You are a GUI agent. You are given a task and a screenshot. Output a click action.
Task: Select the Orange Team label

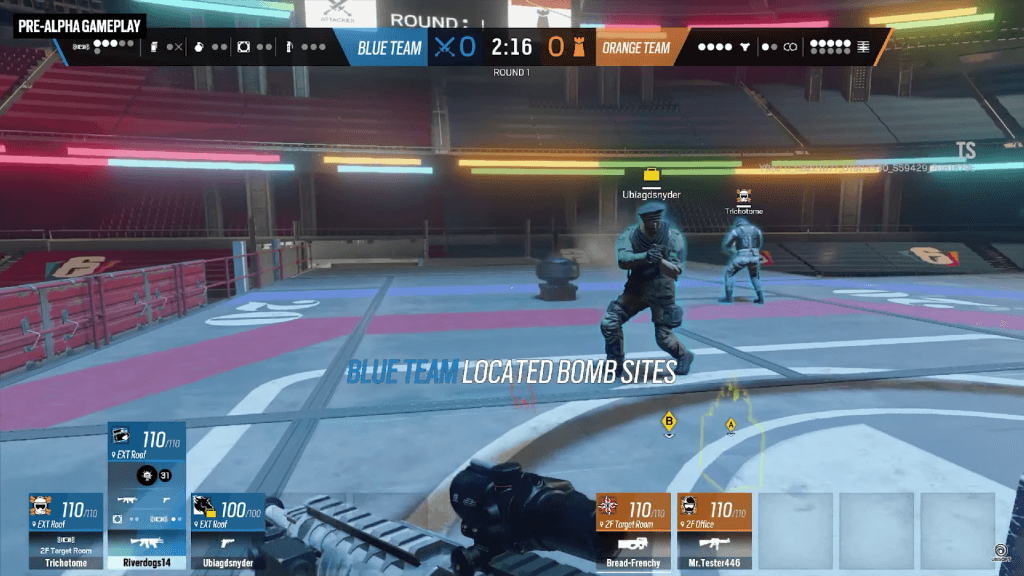click(636, 47)
